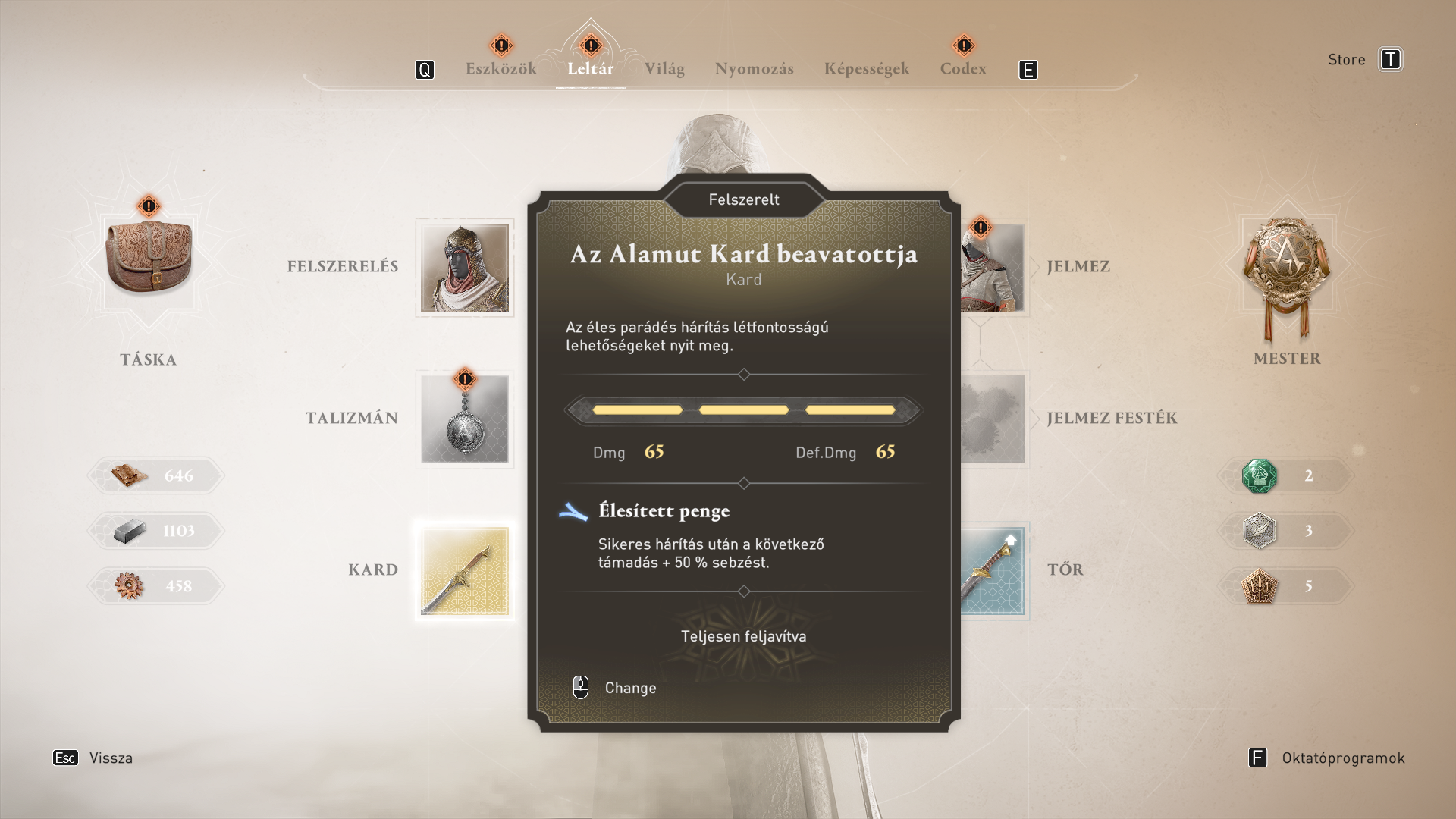Choose the Jelmez Festék dye slot
1456x819 pixels.
[x=993, y=419]
